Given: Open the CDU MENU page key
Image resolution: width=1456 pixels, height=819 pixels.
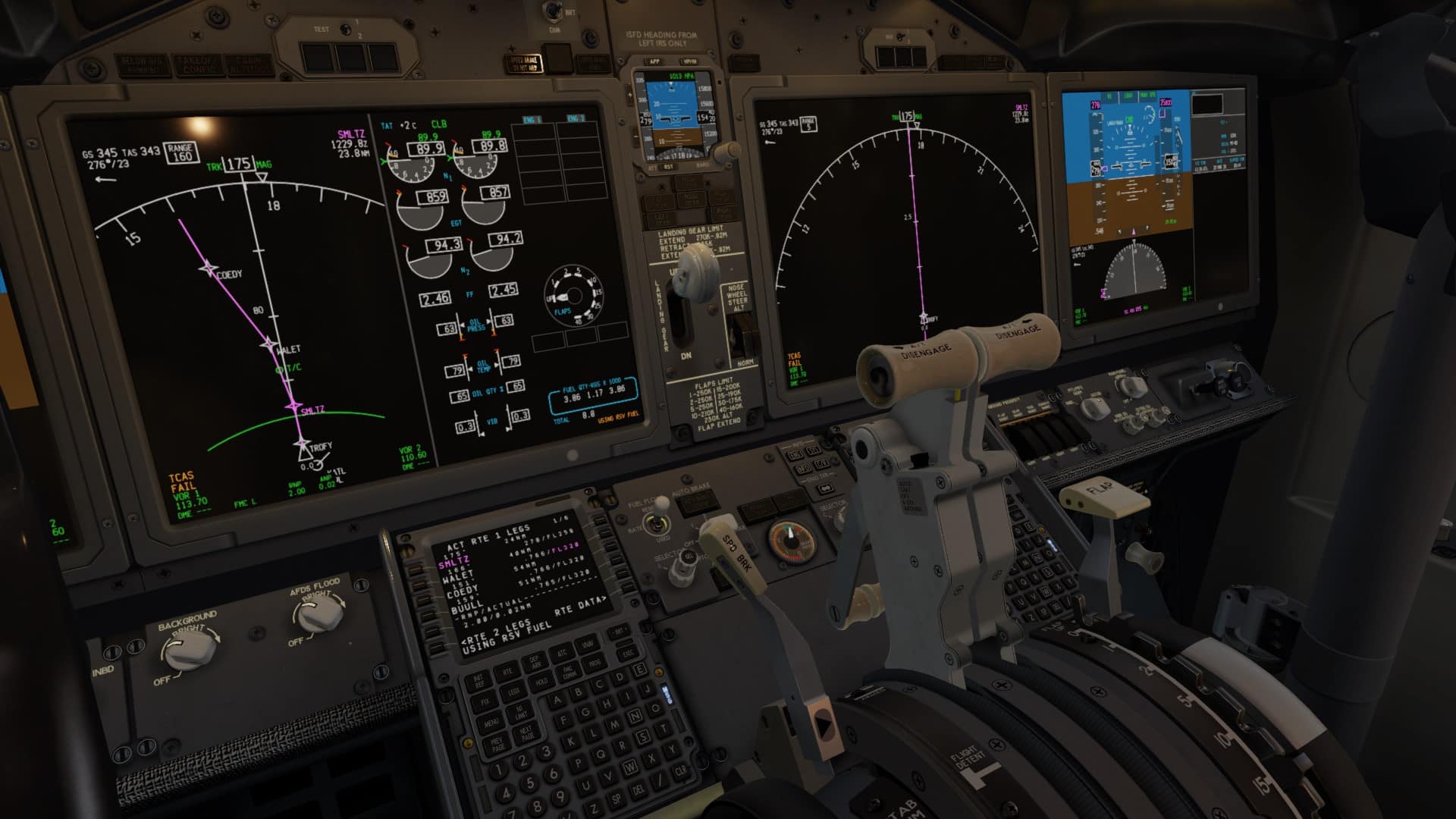Looking at the screenshot, I should 491,723.
